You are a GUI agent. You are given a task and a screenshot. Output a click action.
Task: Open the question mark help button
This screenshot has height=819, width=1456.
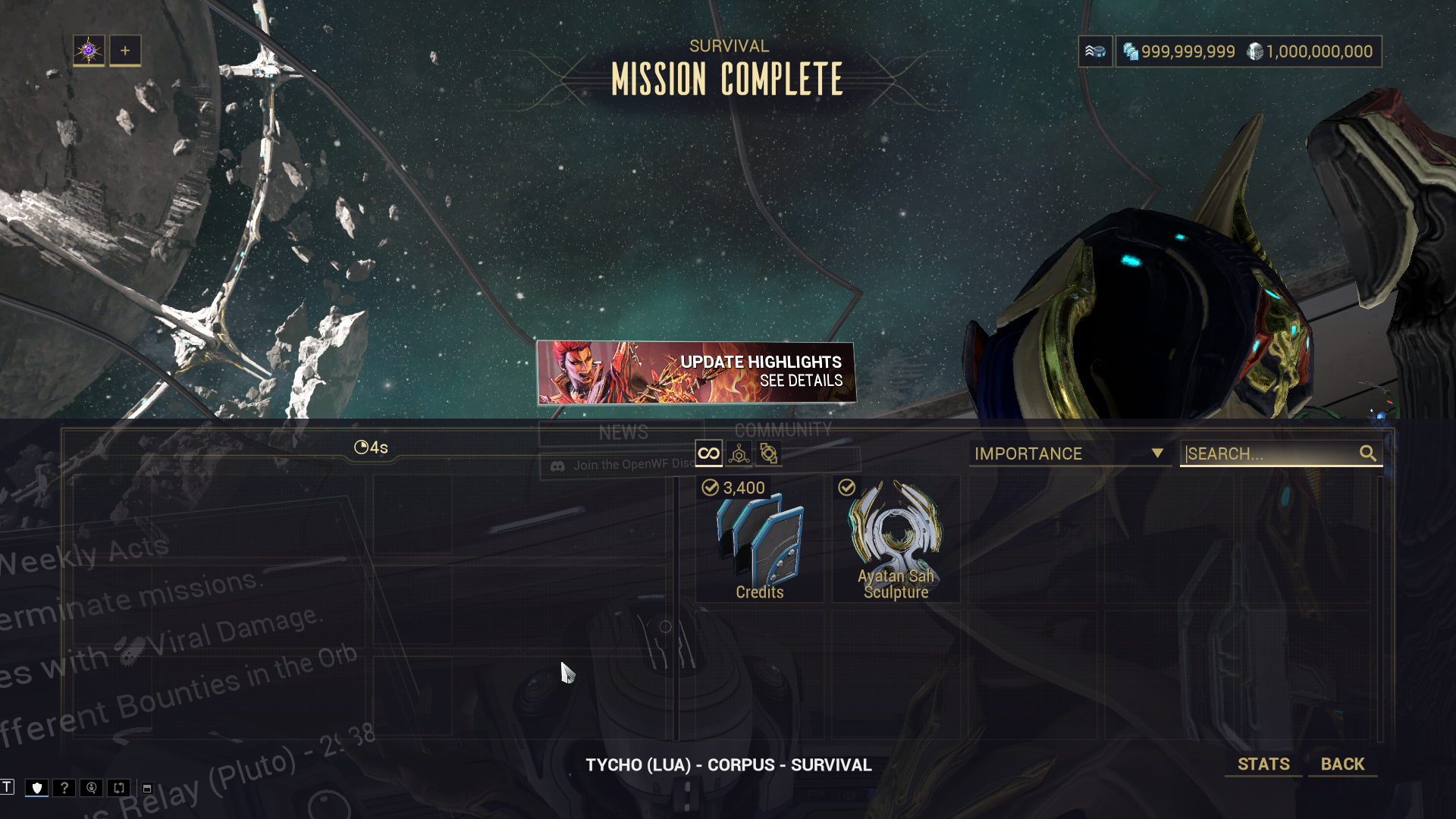64,788
